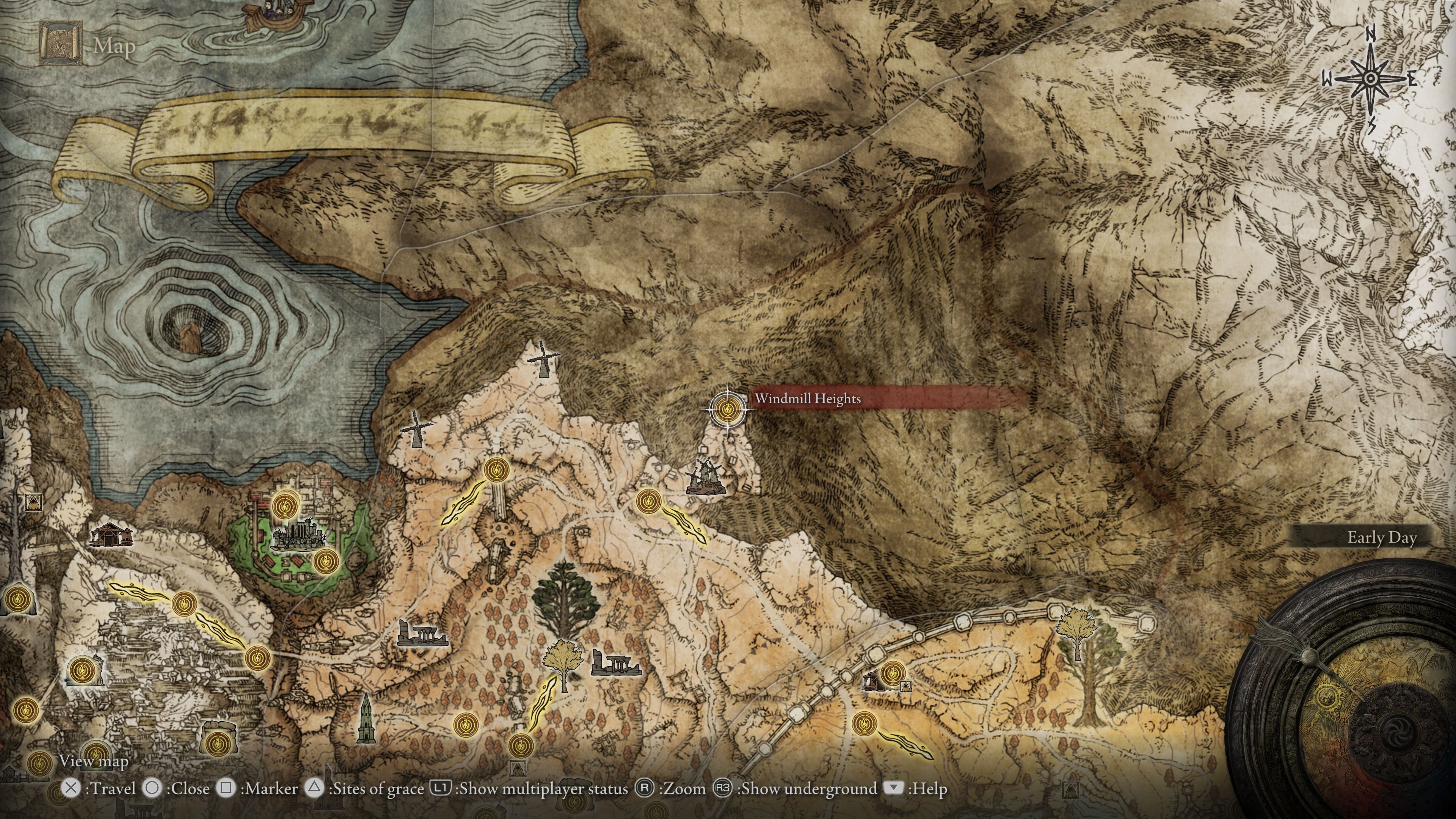Viewport: 1456px width, 819px height.
Task: Select the grace marker overlapping the small shack
Action: click(892, 674)
